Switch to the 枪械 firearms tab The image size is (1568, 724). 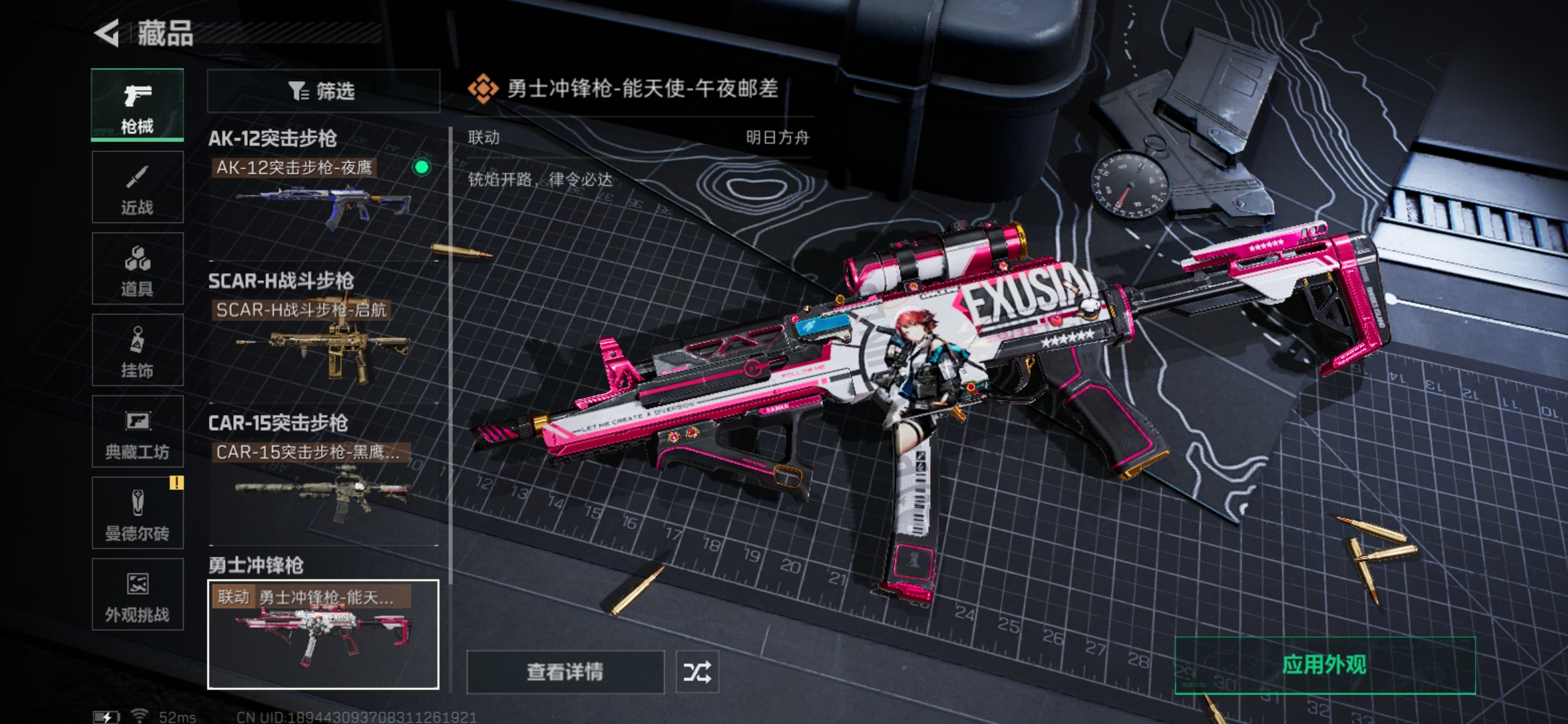[137, 105]
